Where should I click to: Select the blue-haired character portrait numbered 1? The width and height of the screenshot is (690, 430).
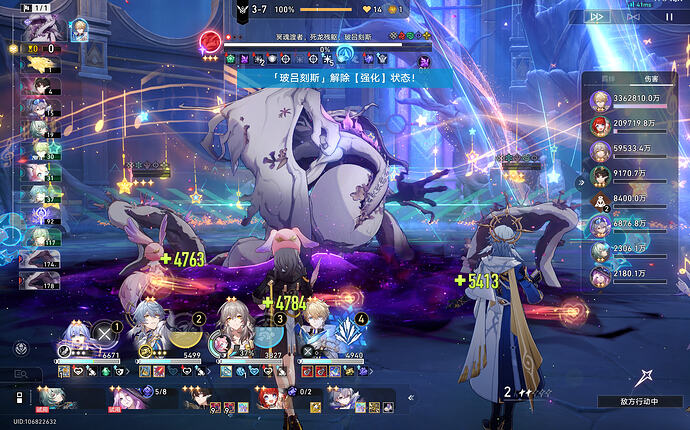pos(76,335)
